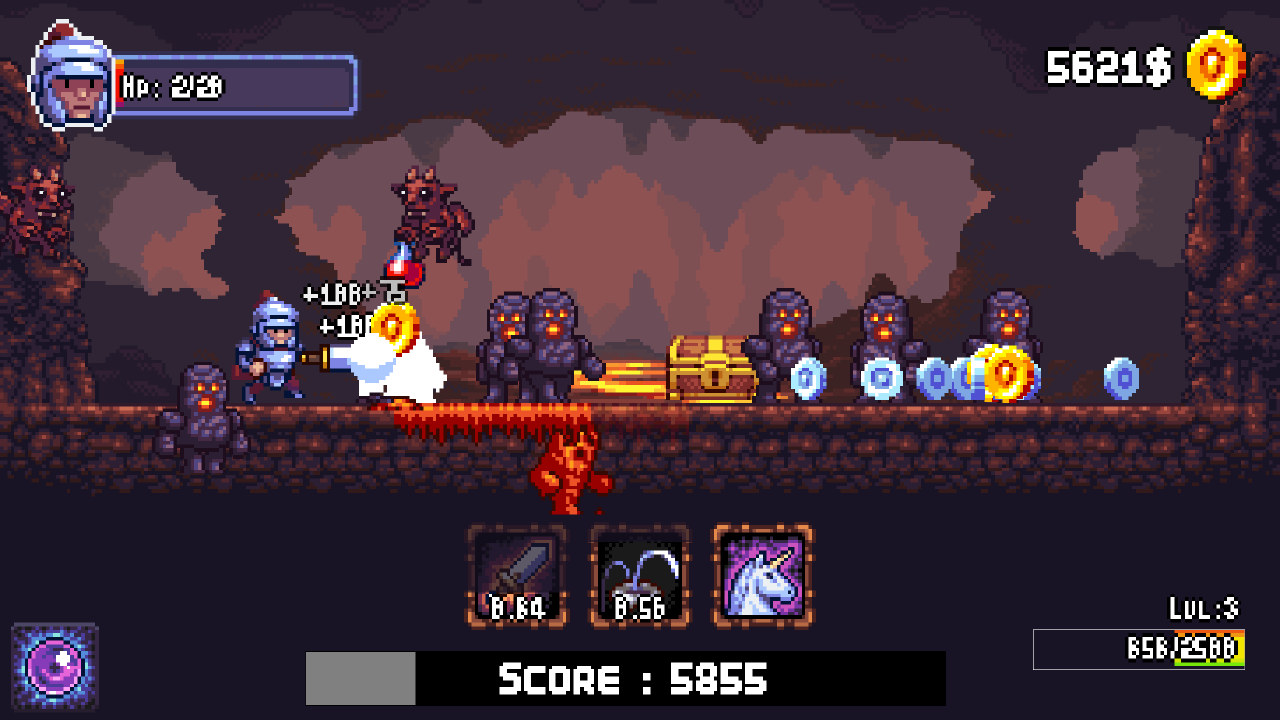Screen dimensions: 1280x720
Task: Click the white-cloaked ghost beside the knight
Action: click(400, 370)
